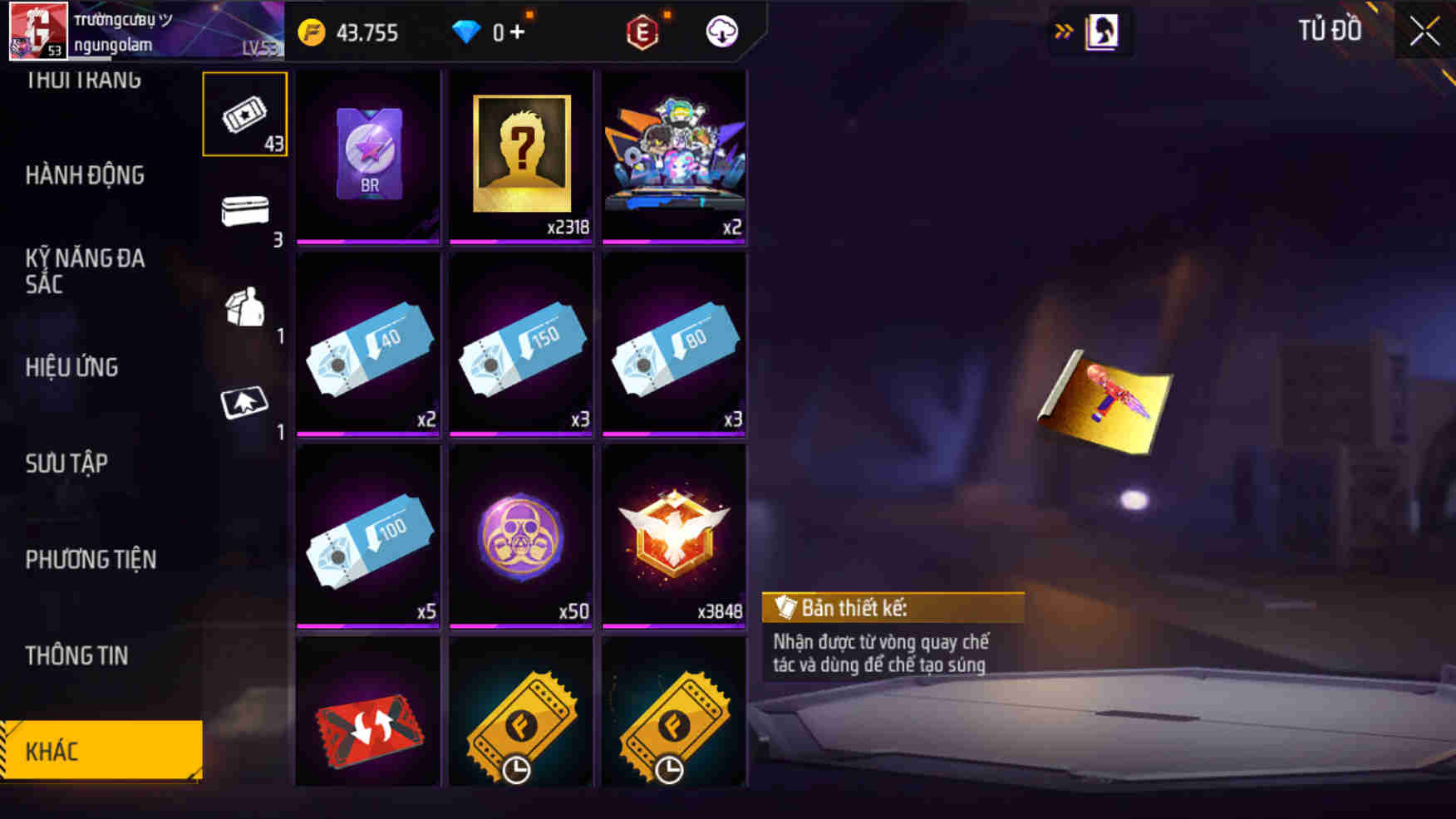Open the gold F coin balance icon
Image resolution: width=1456 pixels, height=819 pixels.
point(313,33)
